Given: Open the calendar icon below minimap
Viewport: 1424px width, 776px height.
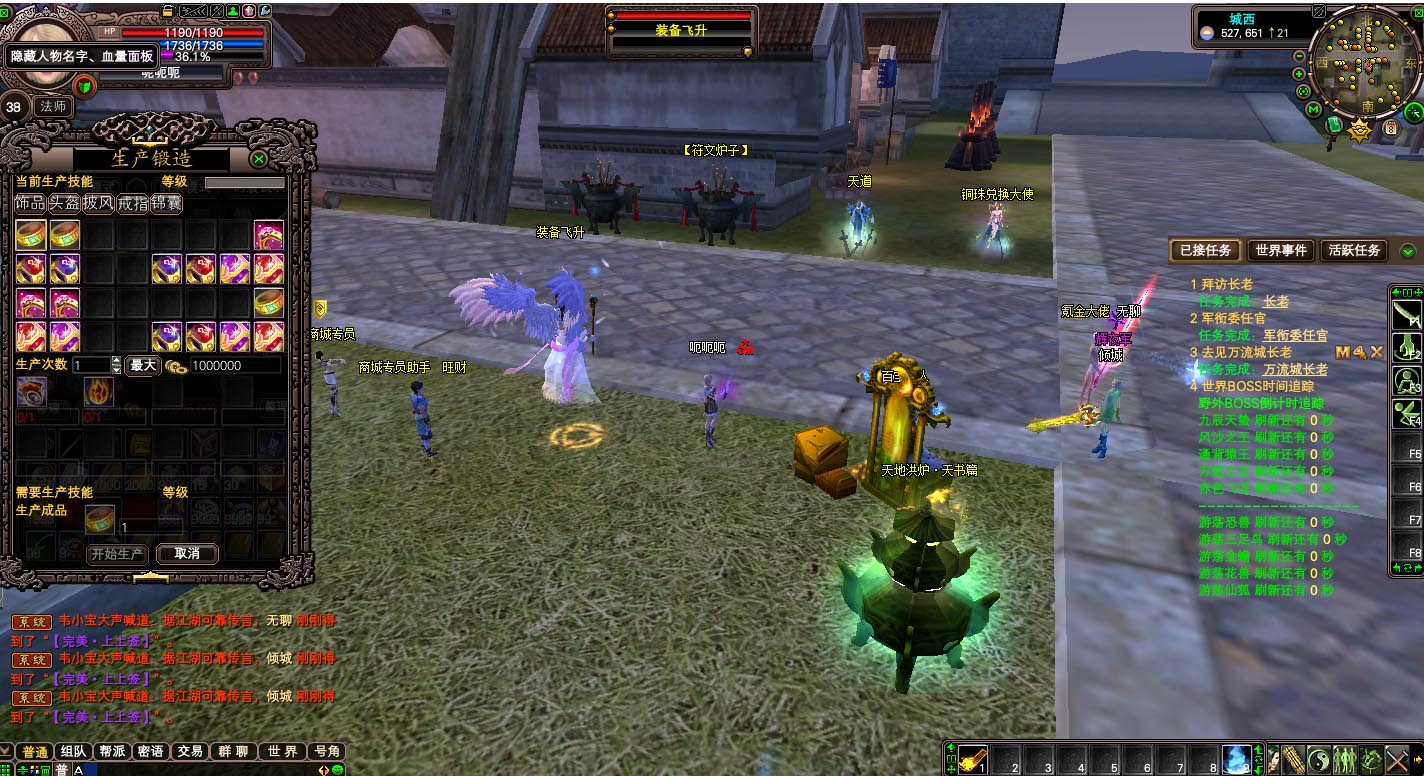Looking at the screenshot, I should tap(1390, 128).
